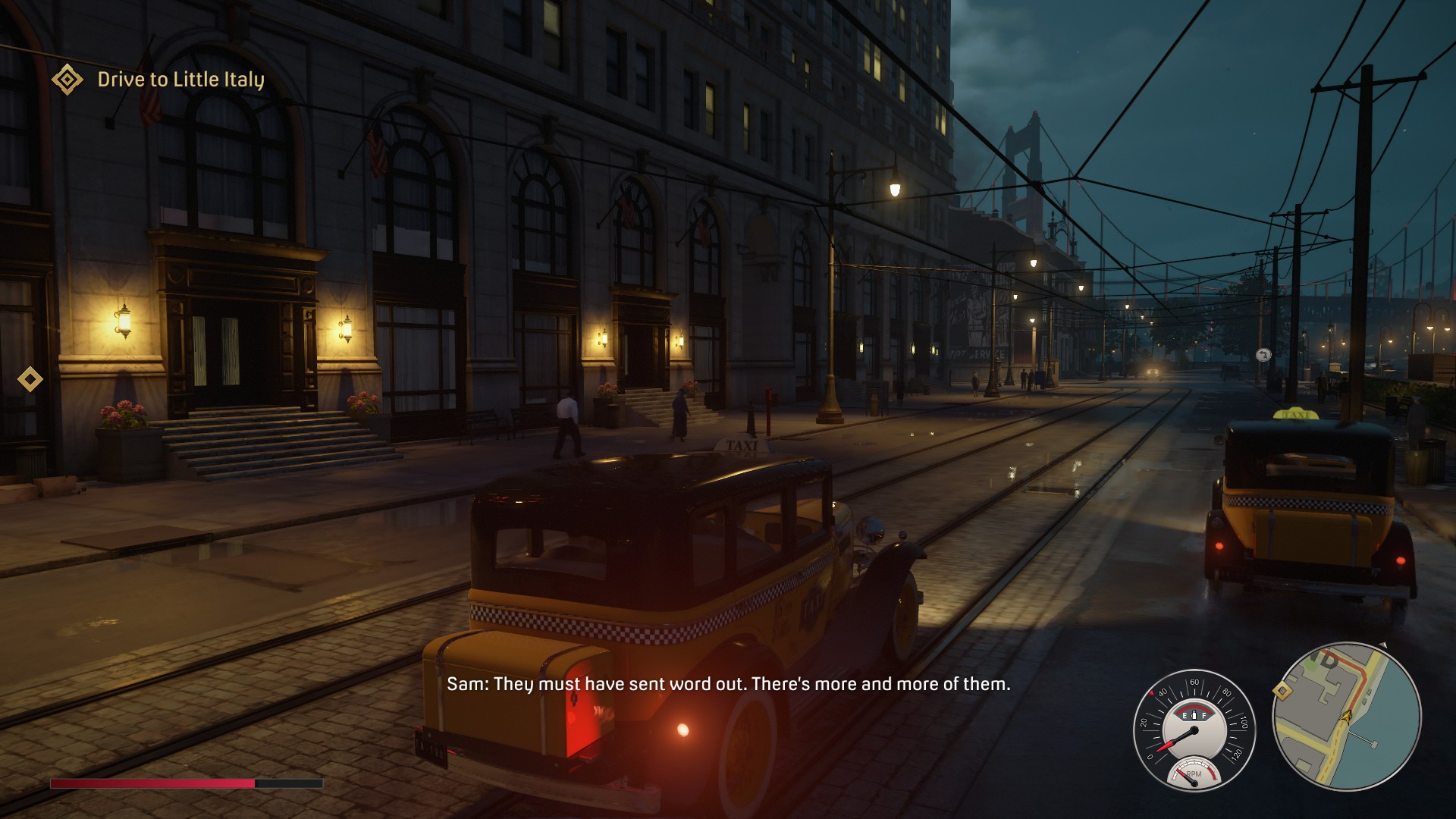
Task: Click the yellow diamond waypoint marker on minimap edge
Action: (x=1282, y=691)
